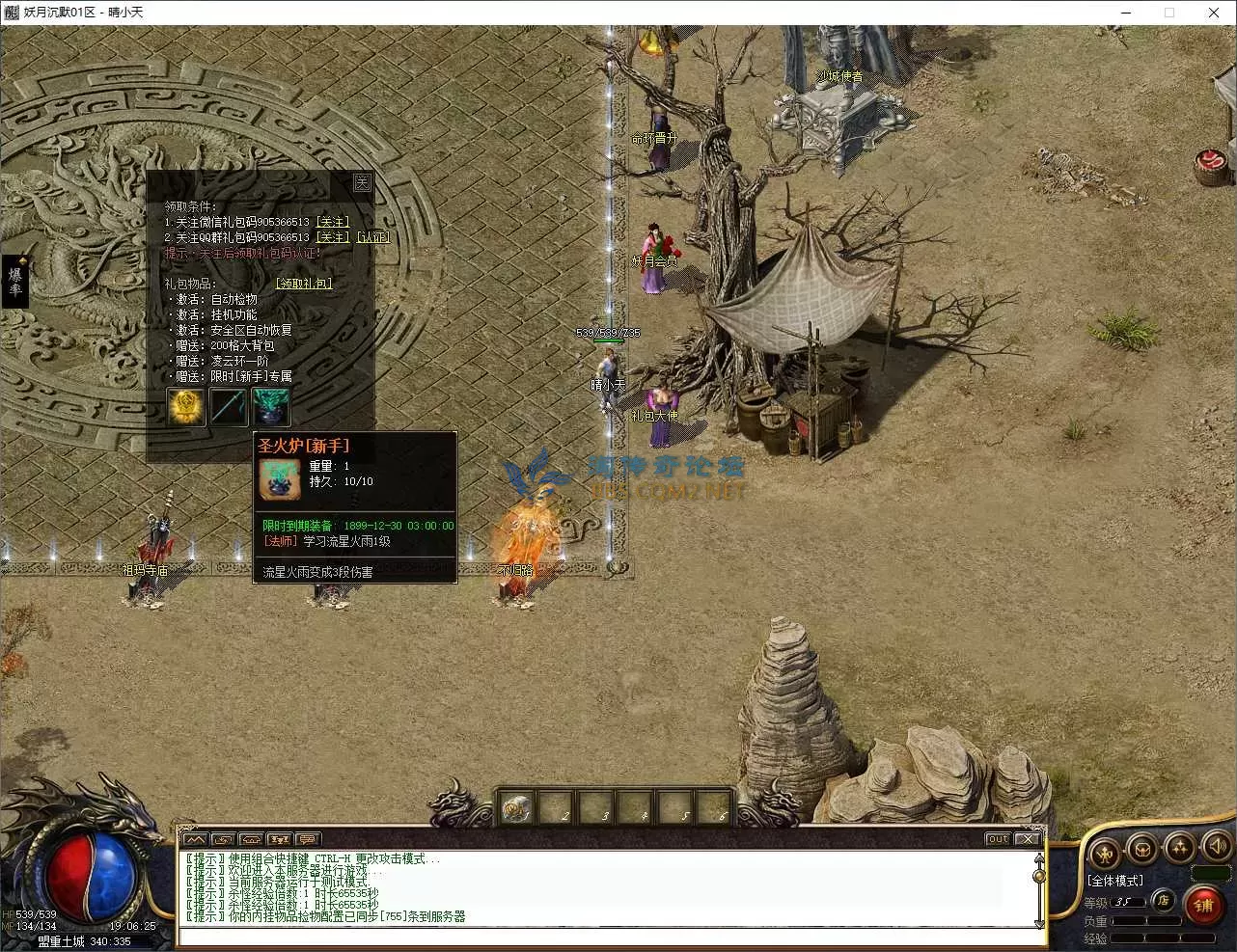Click 关注 link on the WeChat gift code line
Image resolution: width=1237 pixels, height=952 pixels.
coord(333,222)
